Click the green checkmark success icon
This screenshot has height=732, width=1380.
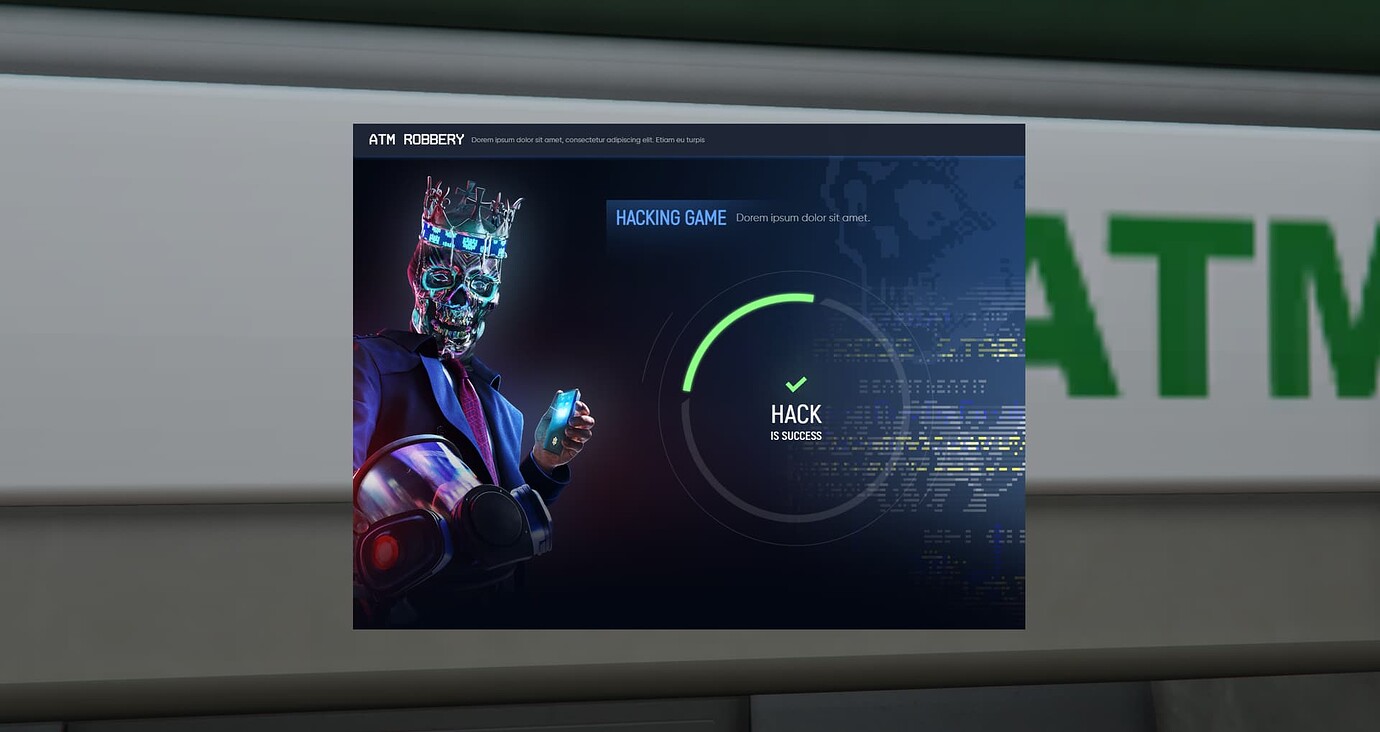click(x=796, y=383)
